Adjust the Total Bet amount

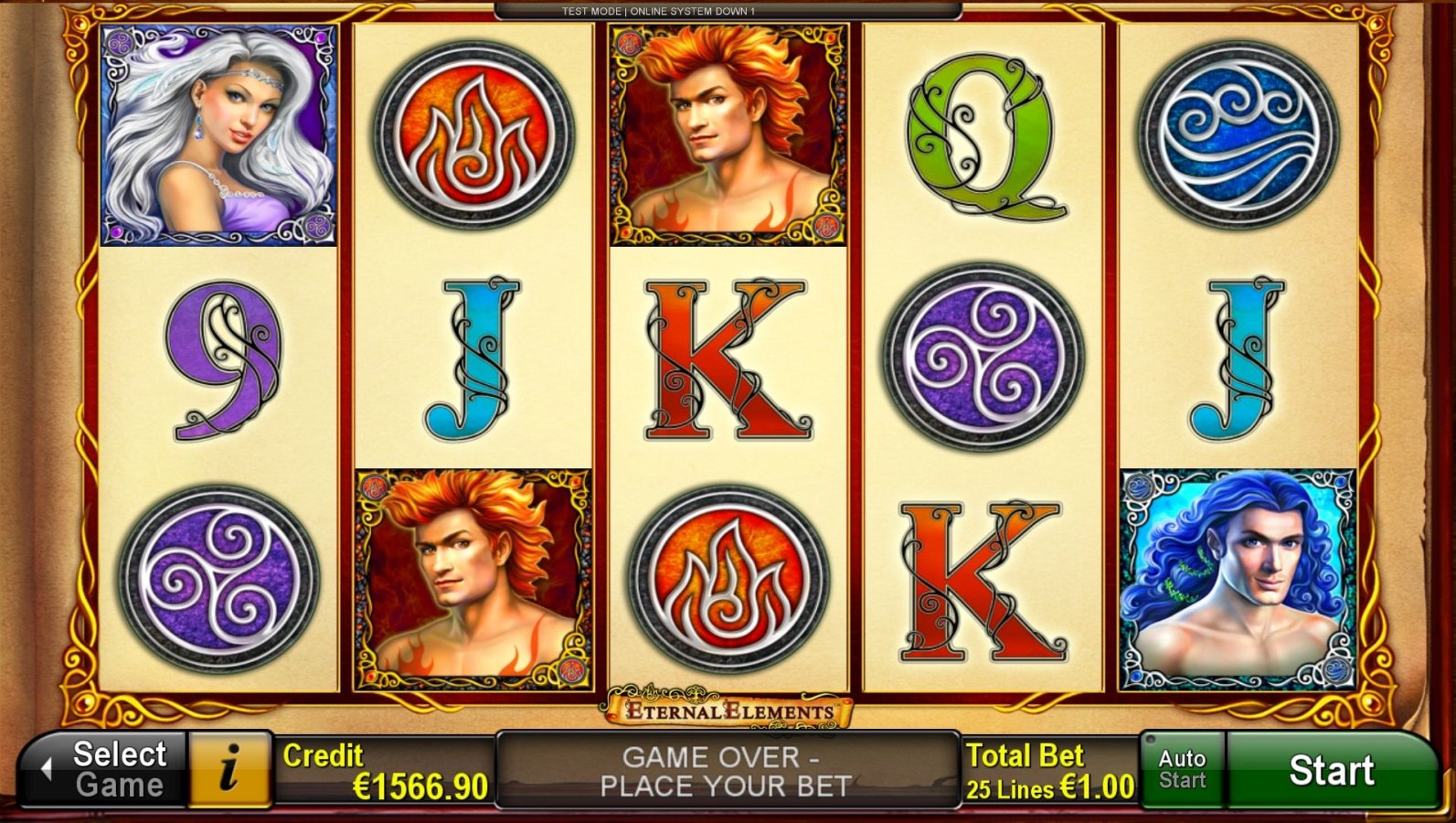(x=1049, y=770)
